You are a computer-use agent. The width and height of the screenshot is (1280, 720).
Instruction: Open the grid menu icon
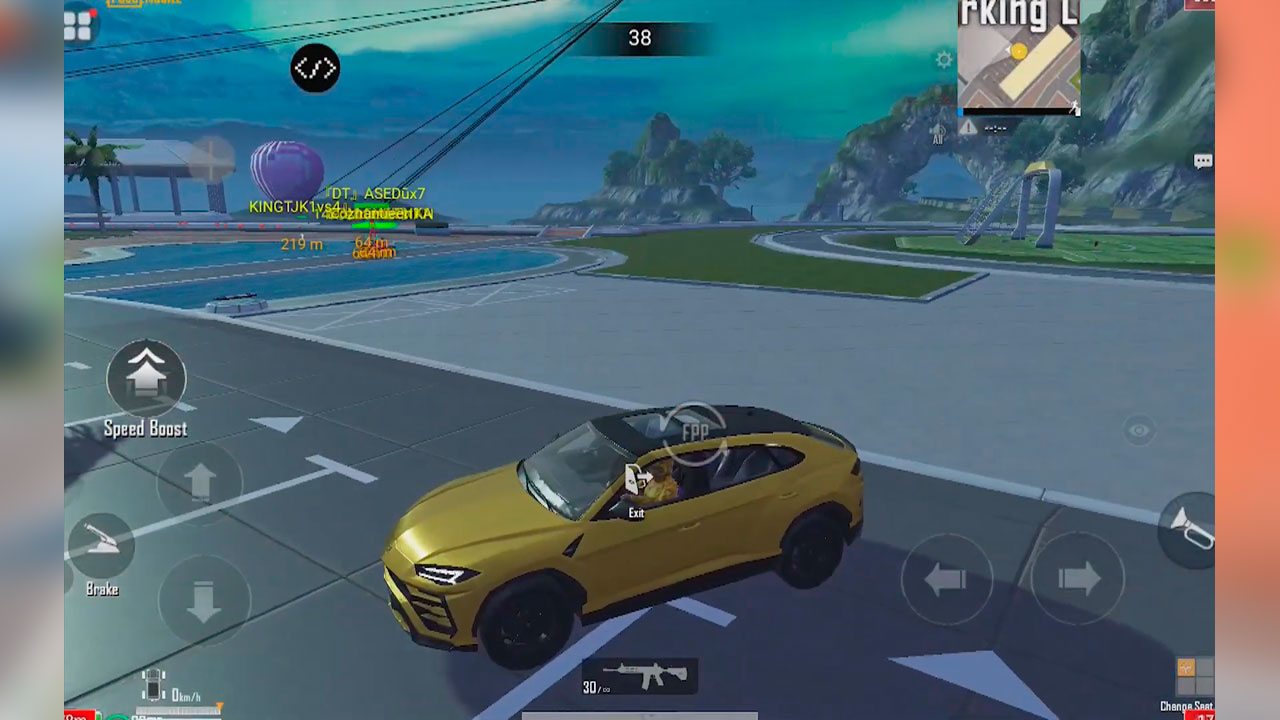click(x=79, y=26)
